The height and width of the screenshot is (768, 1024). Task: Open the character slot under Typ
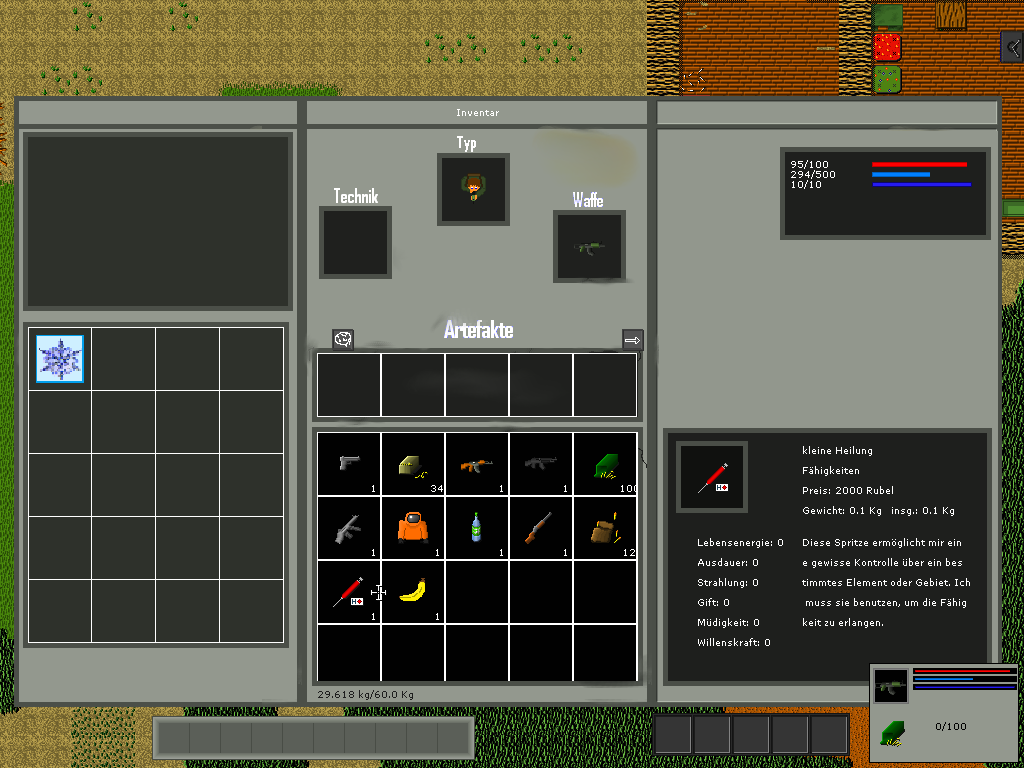pyautogui.click(x=473, y=189)
